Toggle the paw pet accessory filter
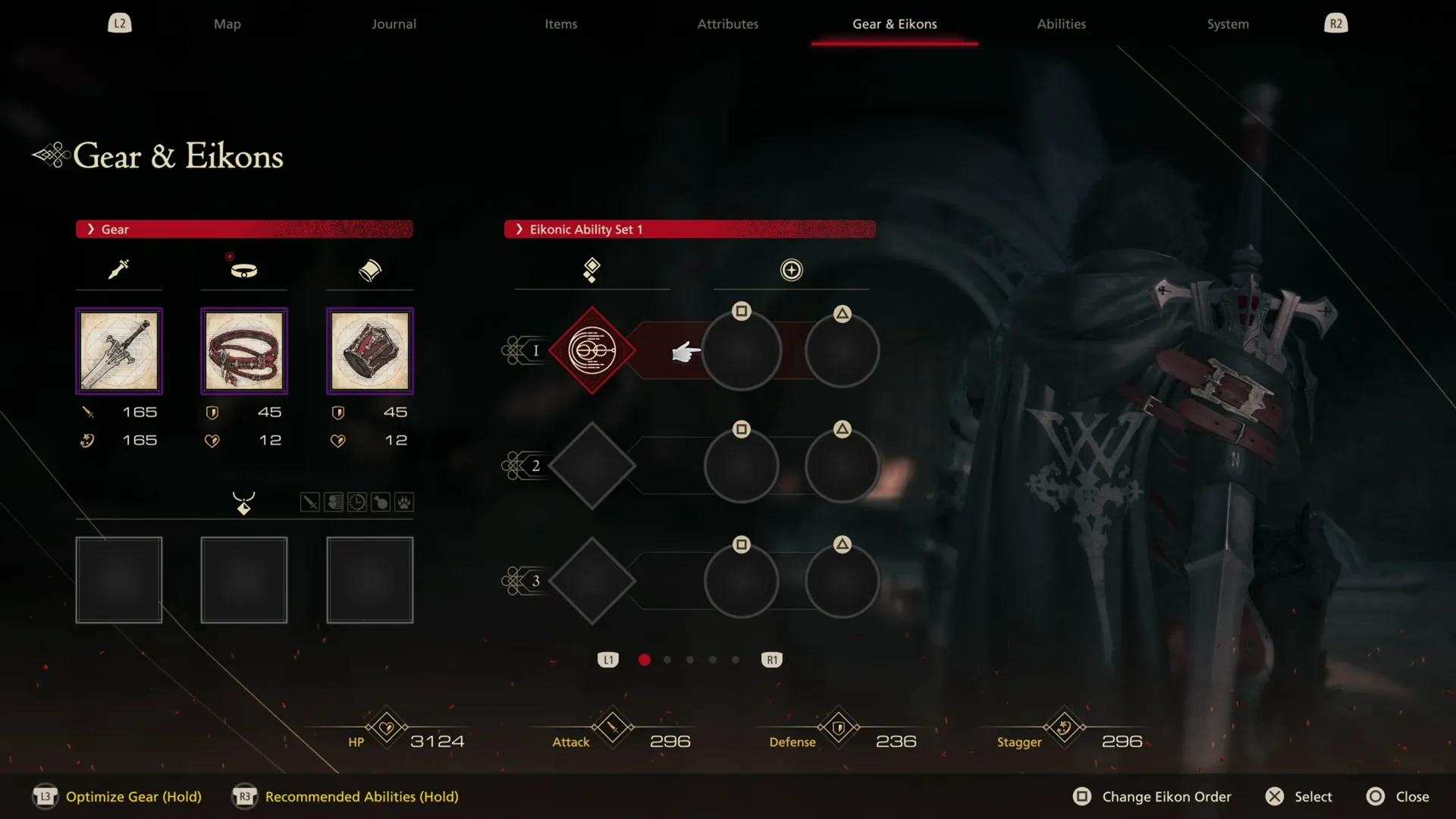The height and width of the screenshot is (819, 1456). [x=404, y=502]
